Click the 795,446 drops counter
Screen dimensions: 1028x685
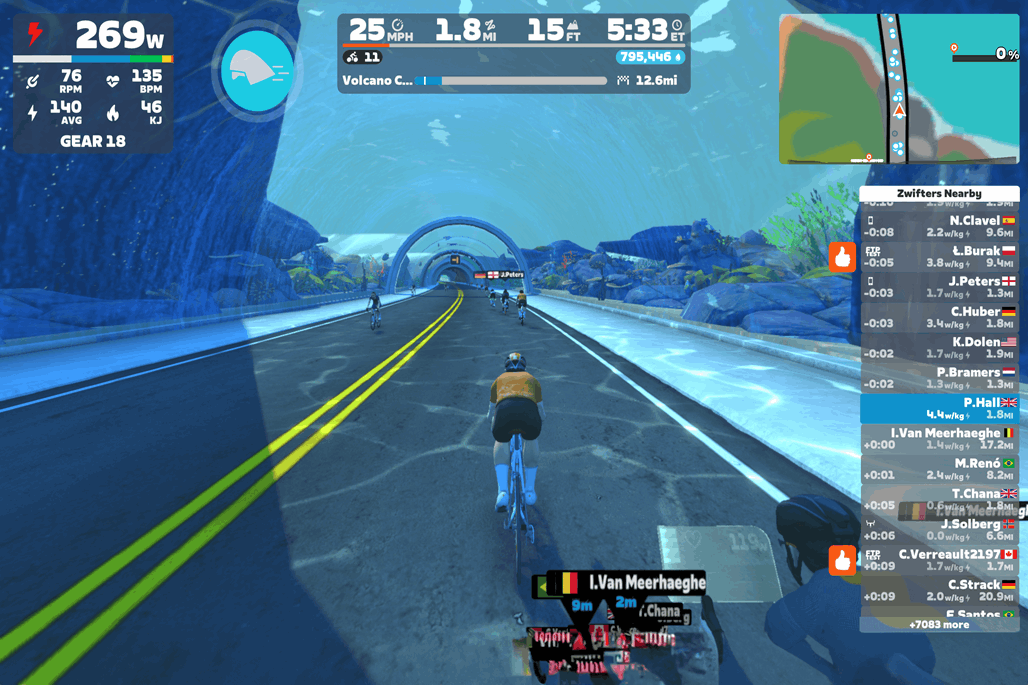point(649,58)
